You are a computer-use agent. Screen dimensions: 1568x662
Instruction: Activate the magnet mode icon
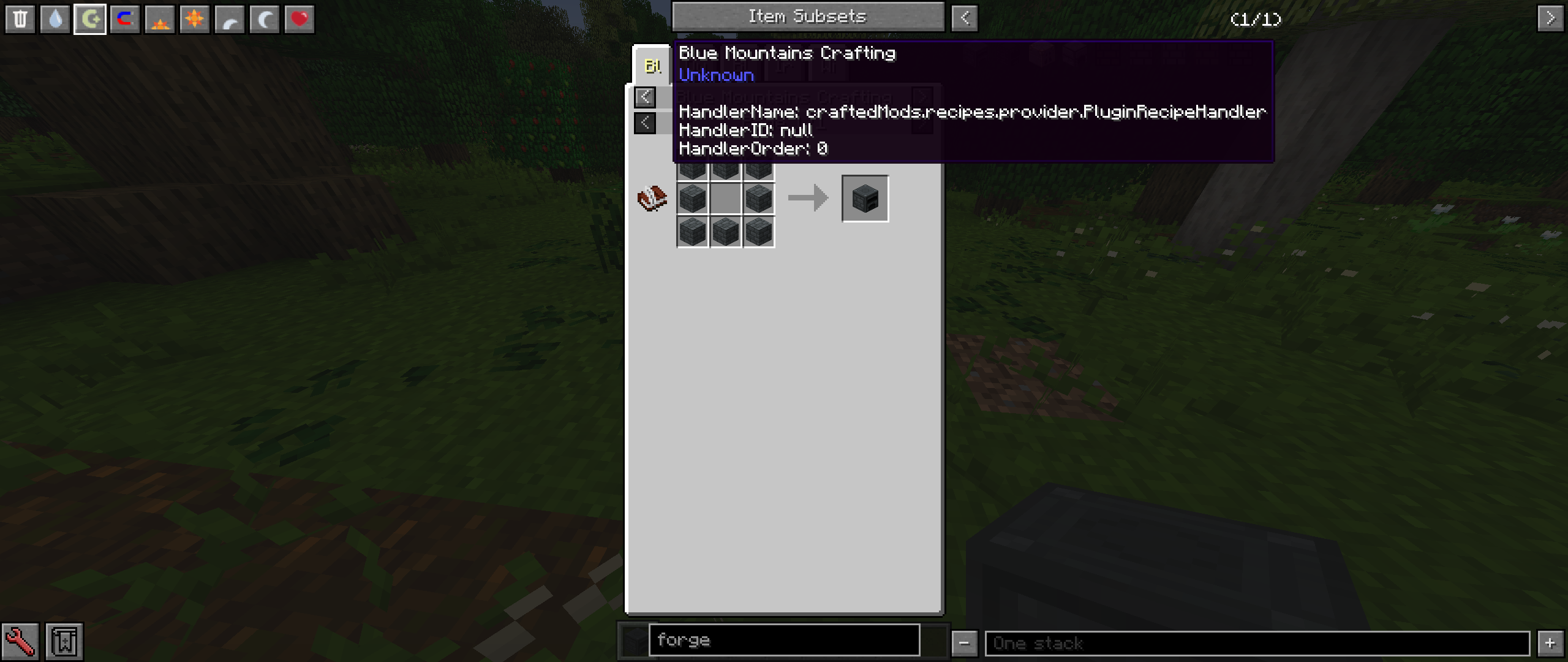[x=124, y=18]
